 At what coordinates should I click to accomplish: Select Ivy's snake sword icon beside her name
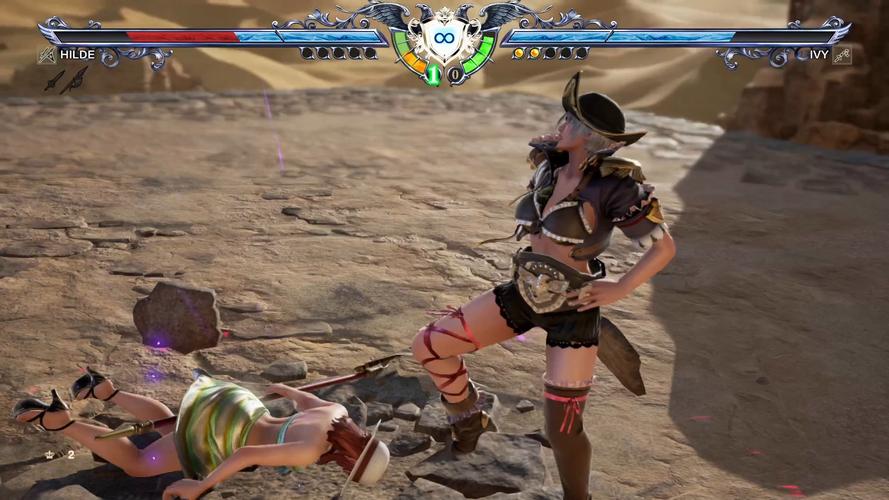click(x=842, y=55)
